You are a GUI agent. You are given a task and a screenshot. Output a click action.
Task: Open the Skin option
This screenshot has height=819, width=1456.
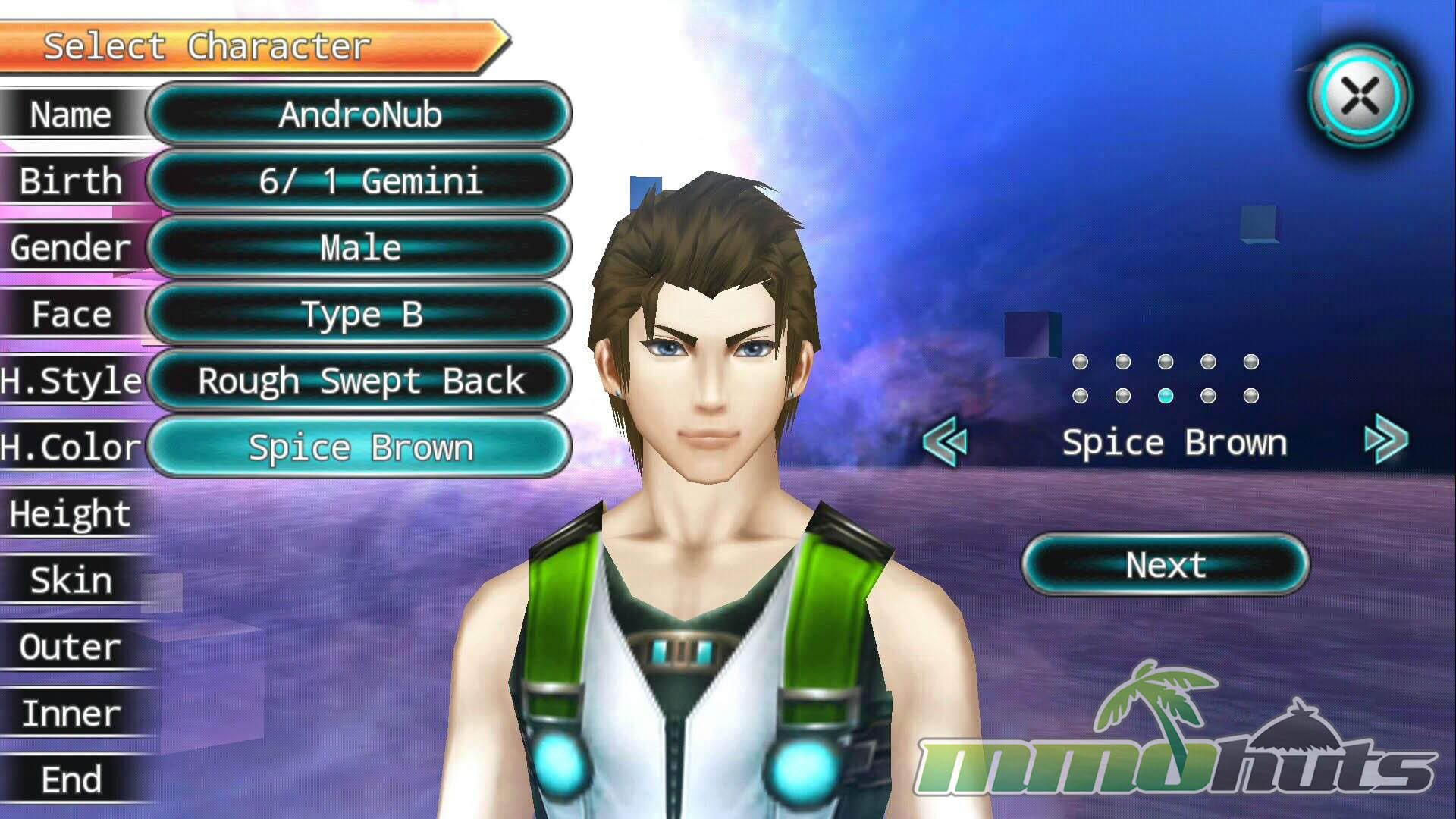(71, 580)
